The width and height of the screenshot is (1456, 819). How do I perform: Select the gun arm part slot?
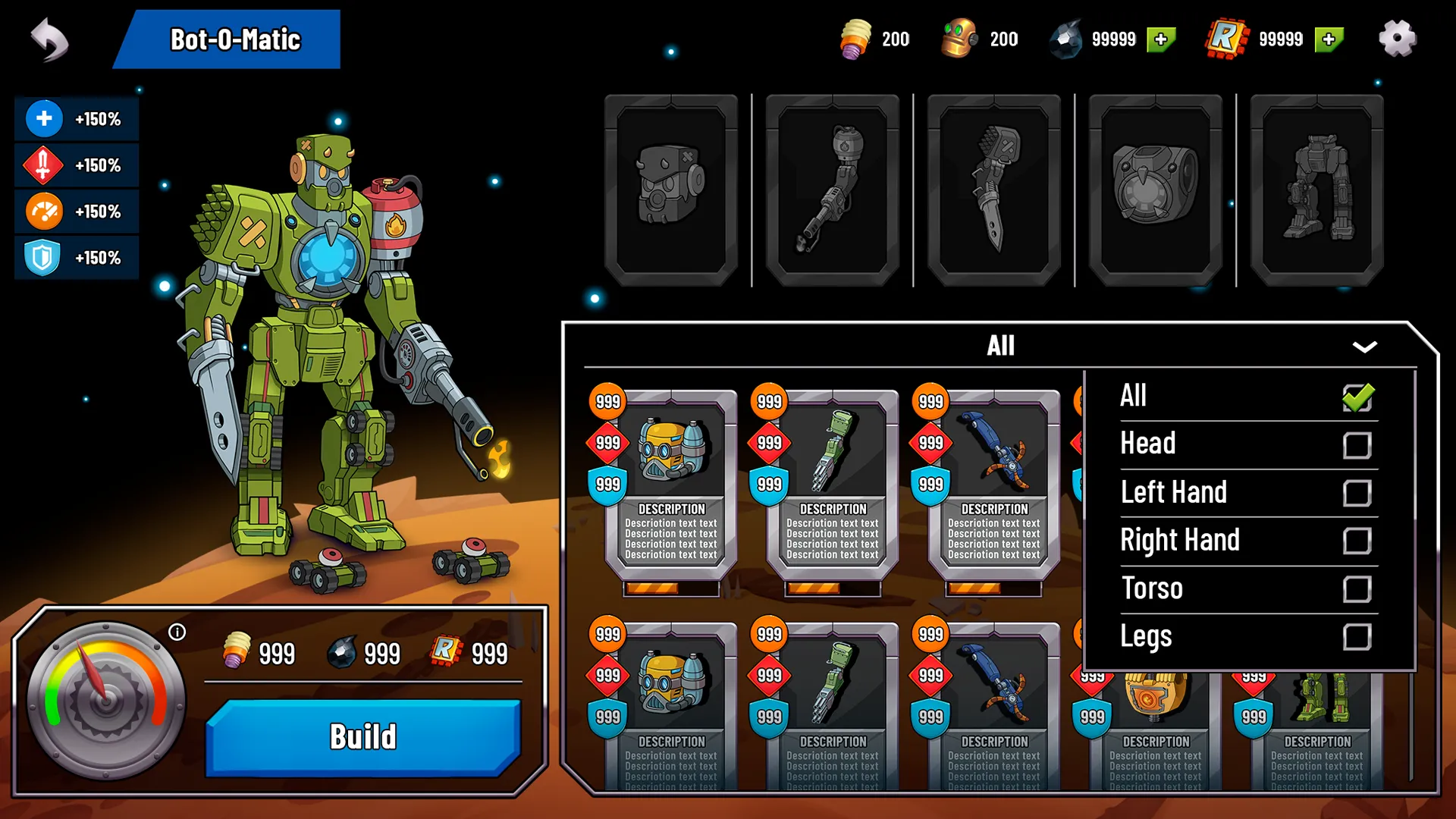(831, 190)
